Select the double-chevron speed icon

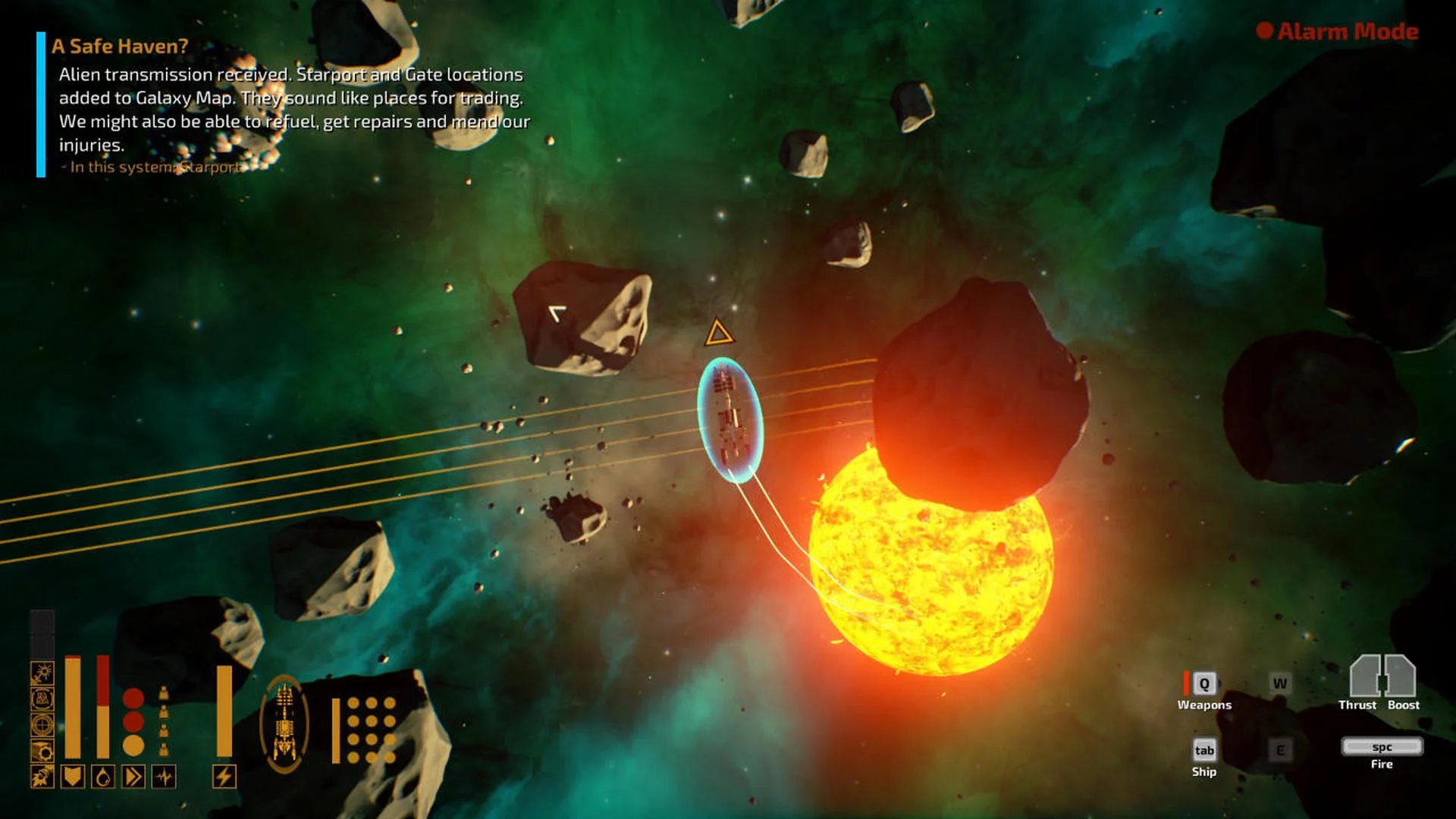tap(133, 777)
